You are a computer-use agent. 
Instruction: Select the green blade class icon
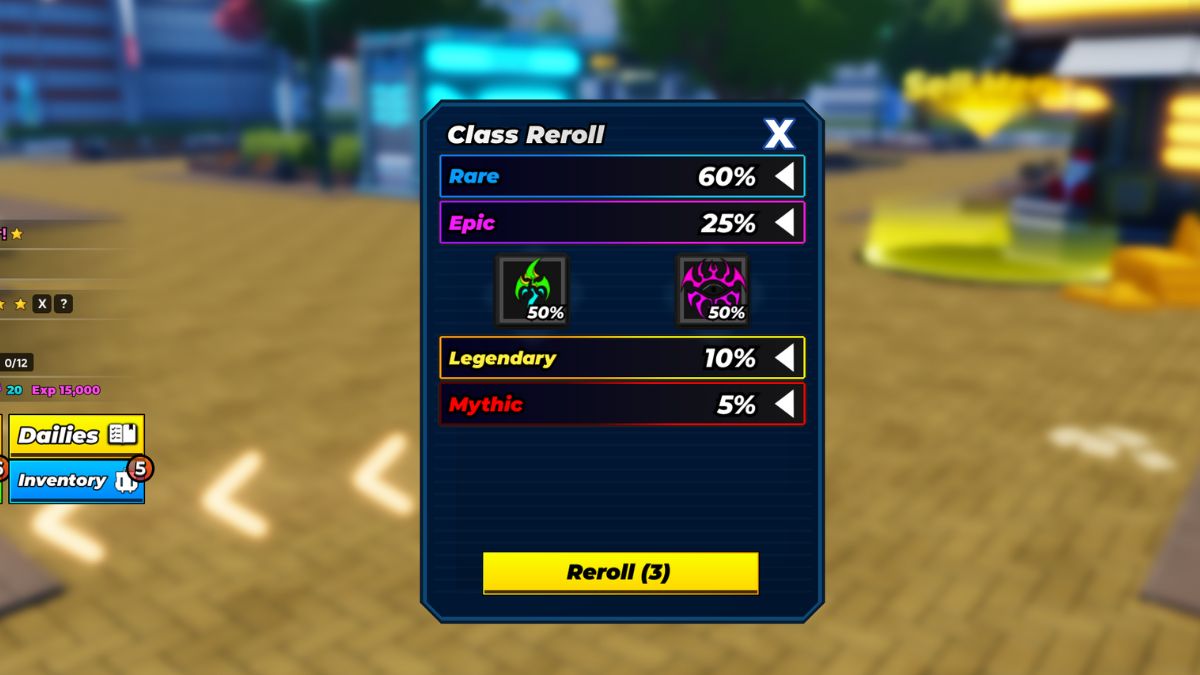(531, 290)
